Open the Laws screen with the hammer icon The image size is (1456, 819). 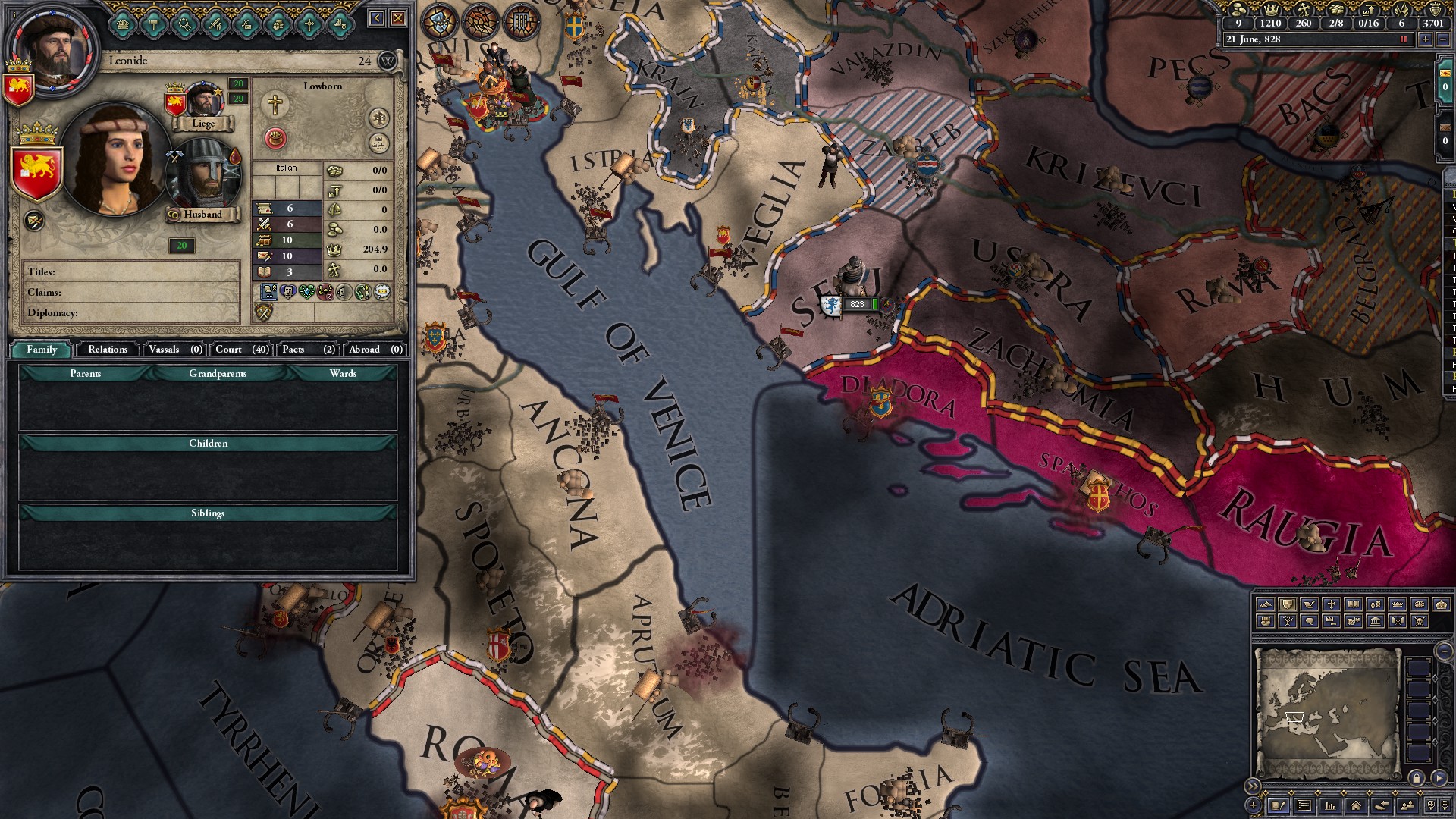pos(154,24)
